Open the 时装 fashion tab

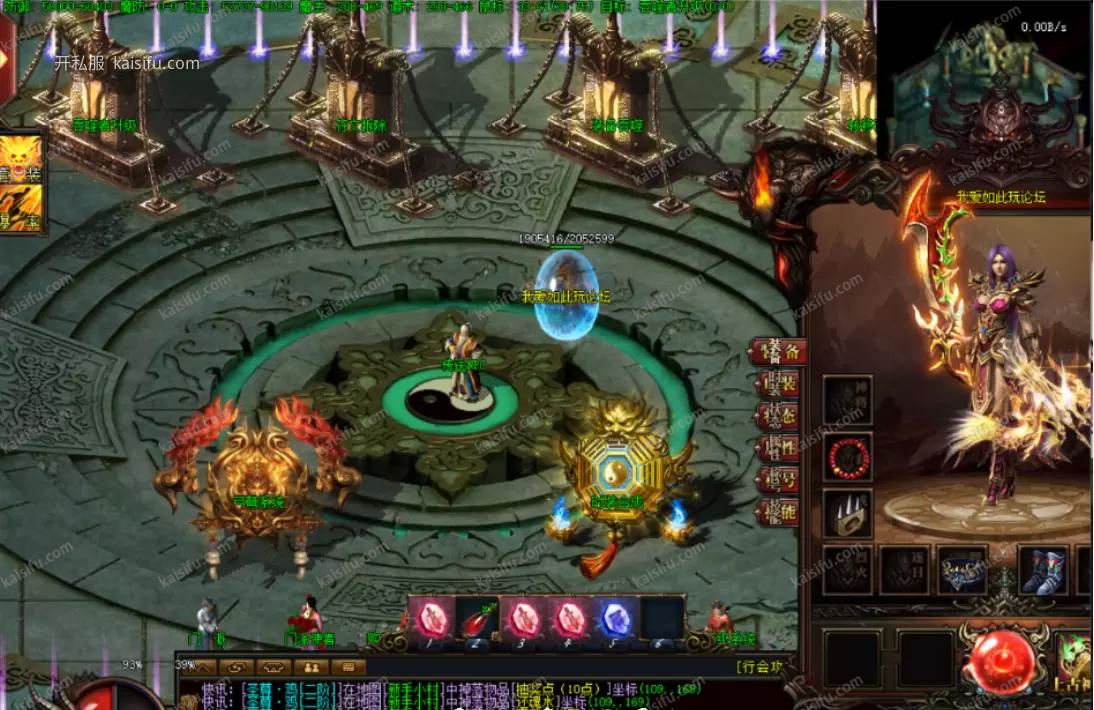coord(778,385)
